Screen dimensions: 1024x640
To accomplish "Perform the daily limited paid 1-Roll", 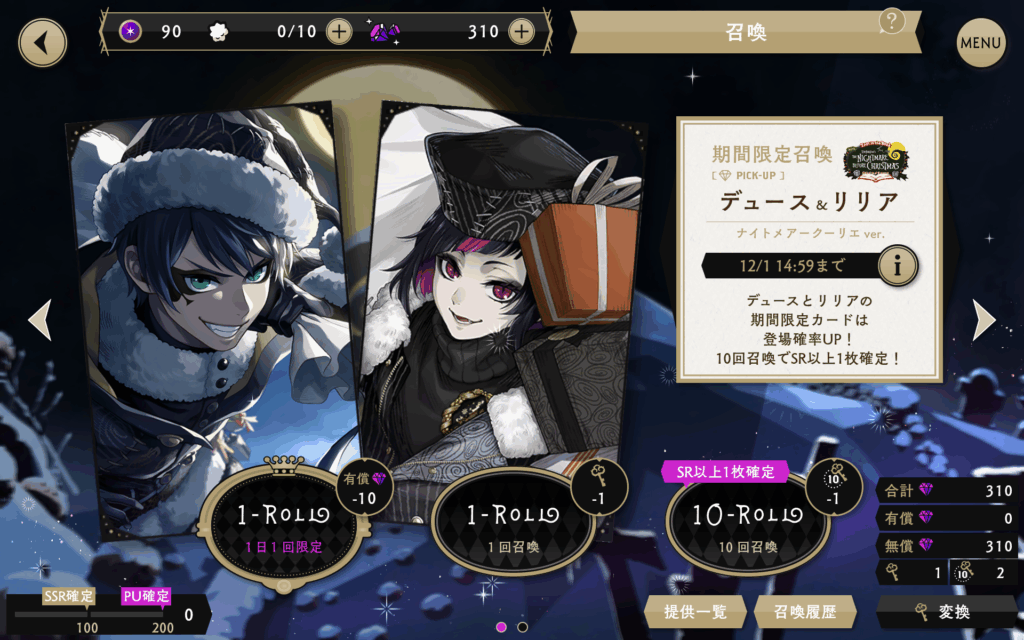I will pyautogui.click(x=281, y=523).
